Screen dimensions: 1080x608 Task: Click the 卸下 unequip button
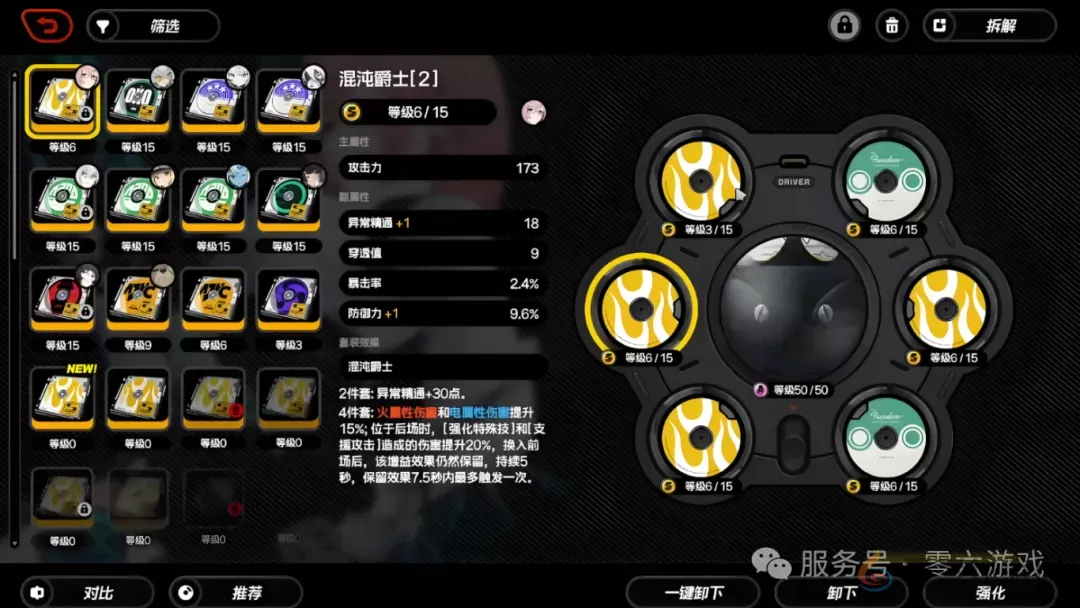pos(842,592)
